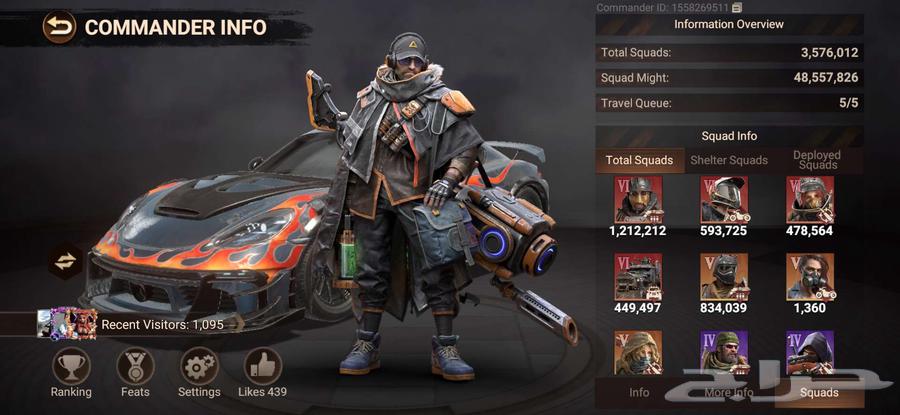This screenshot has height=415, width=900.
Task: Switch to the Shelter Squads tab
Action: pyautogui.click(x=729, y=160)
